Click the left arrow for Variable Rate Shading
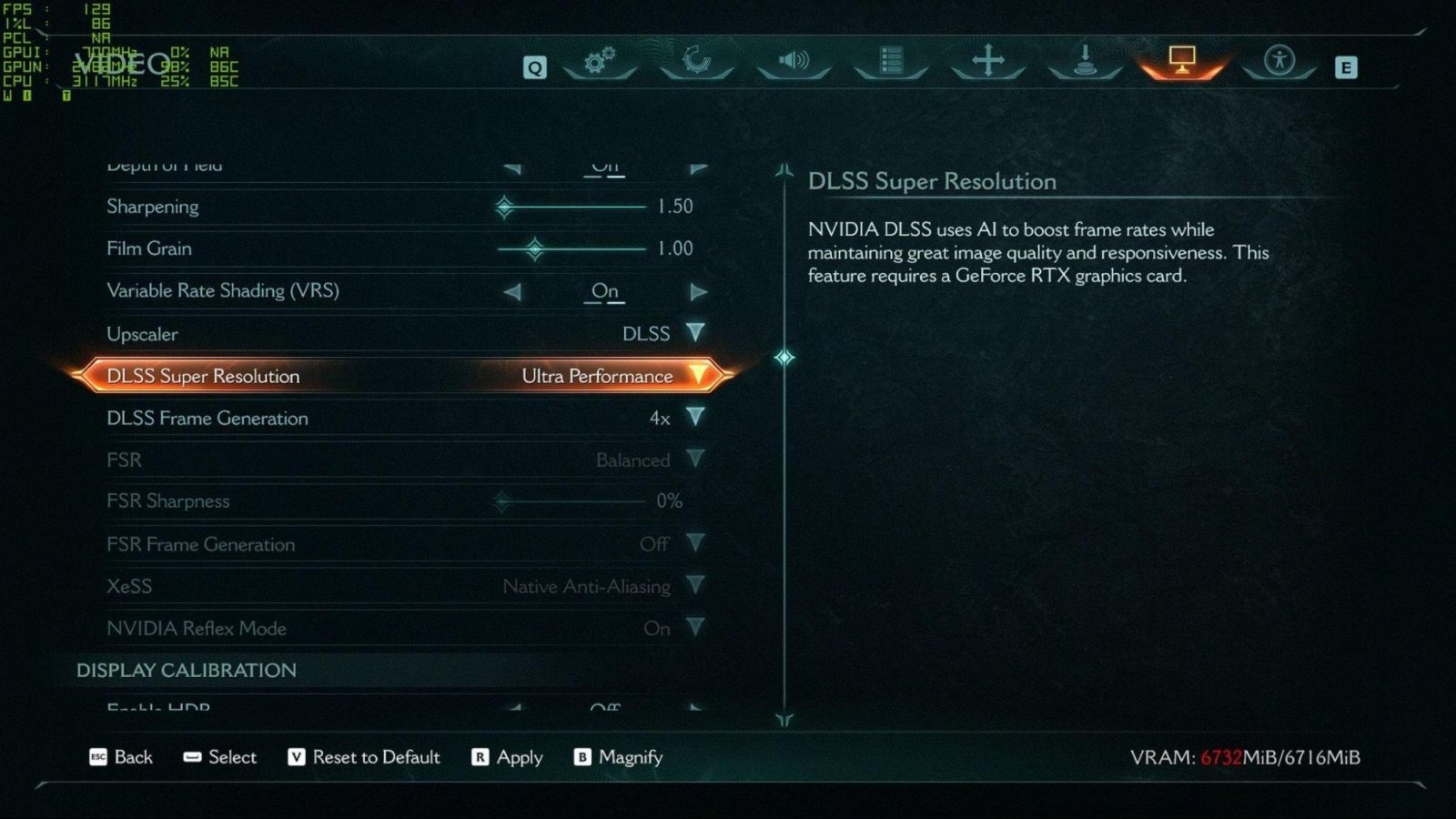 click(x=512, y=291)
